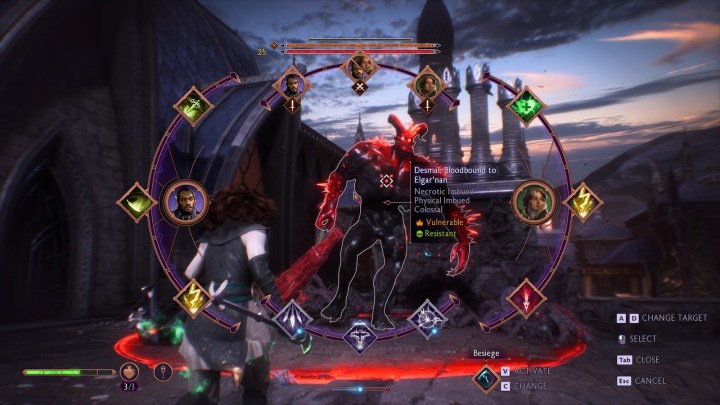Choose the bottom-right silver burst player ability

tap(427, 319)
